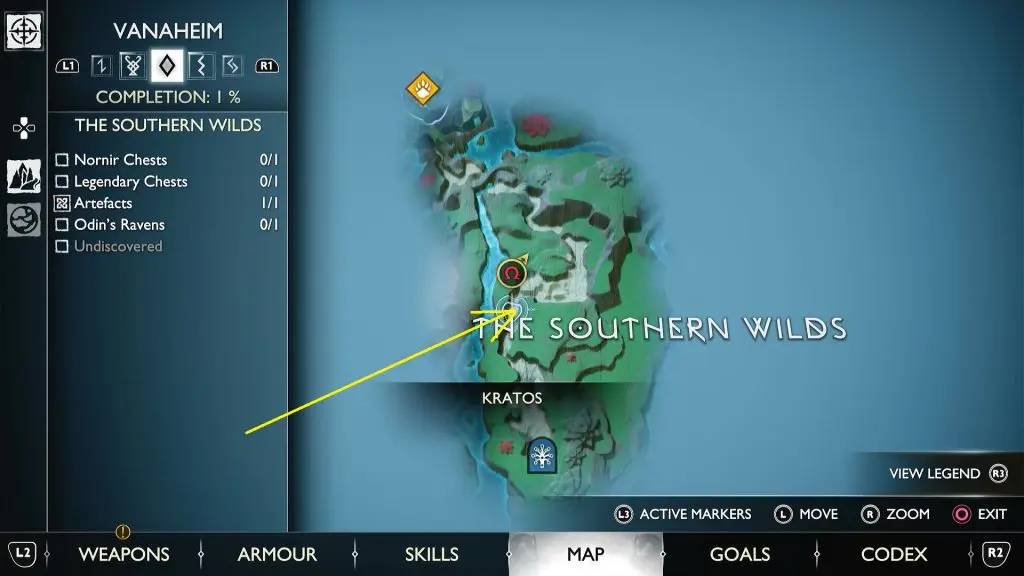Image resolution: width=1024 pixels, height=576 pixels.
Task: Select the round realm globe sidebar icon
Action: pos(24,219)
